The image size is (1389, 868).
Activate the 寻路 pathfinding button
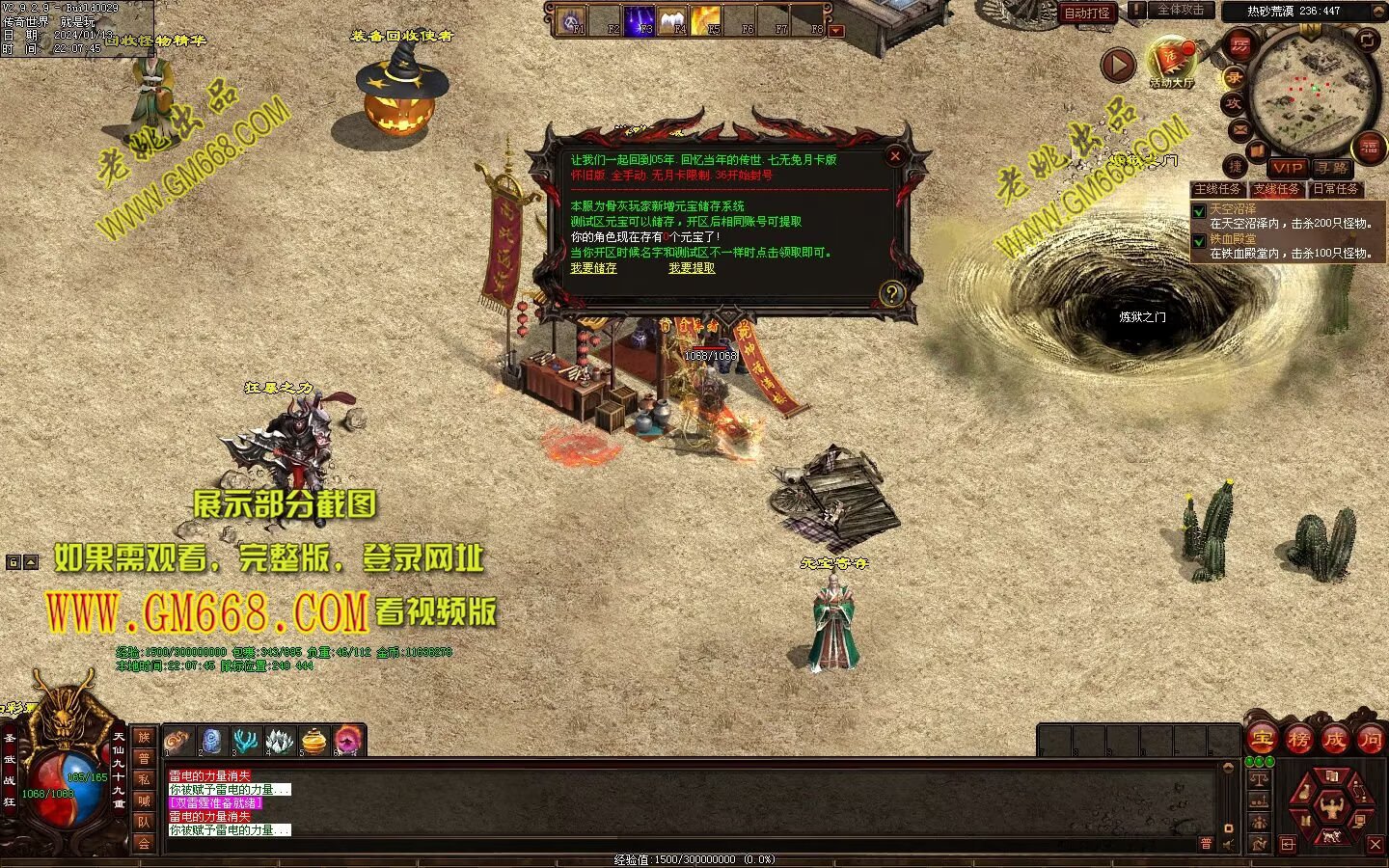pos(1332,168)
